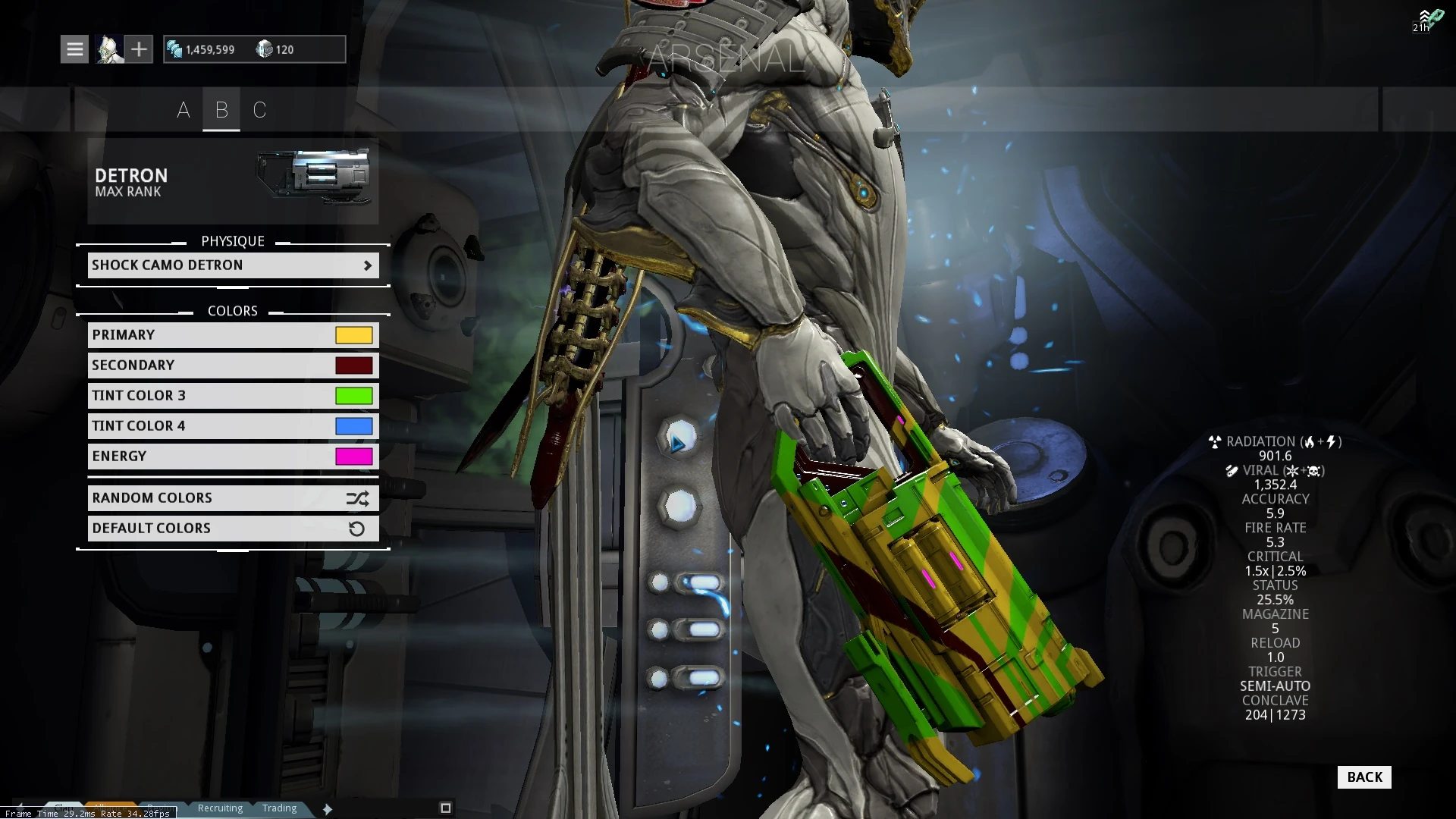This screenshot has height=819, width=1456.
Task: Click the BACK button
Action: pyautogui.click(x=1363, y=777)
